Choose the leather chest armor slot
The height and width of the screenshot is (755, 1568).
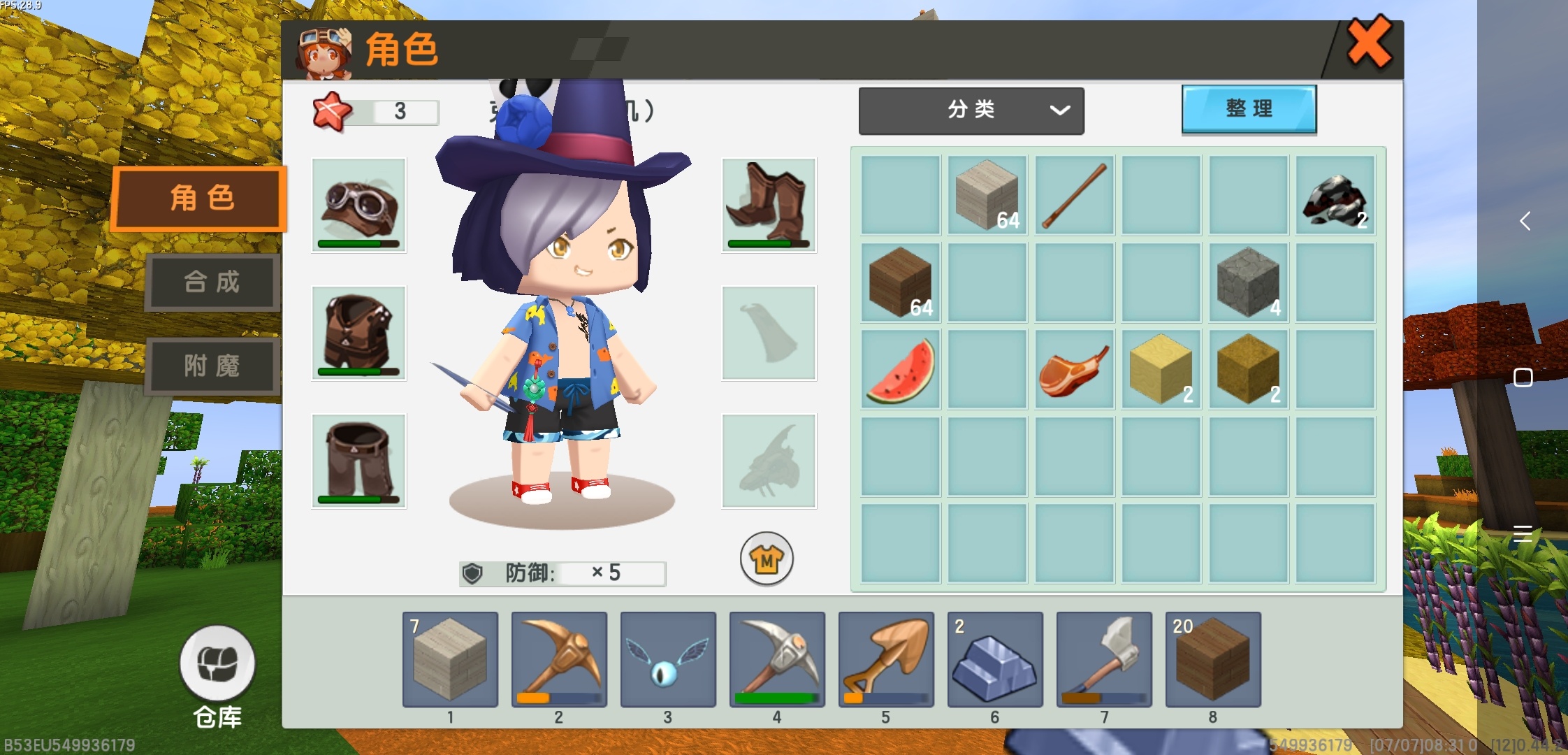pos(359,333)
